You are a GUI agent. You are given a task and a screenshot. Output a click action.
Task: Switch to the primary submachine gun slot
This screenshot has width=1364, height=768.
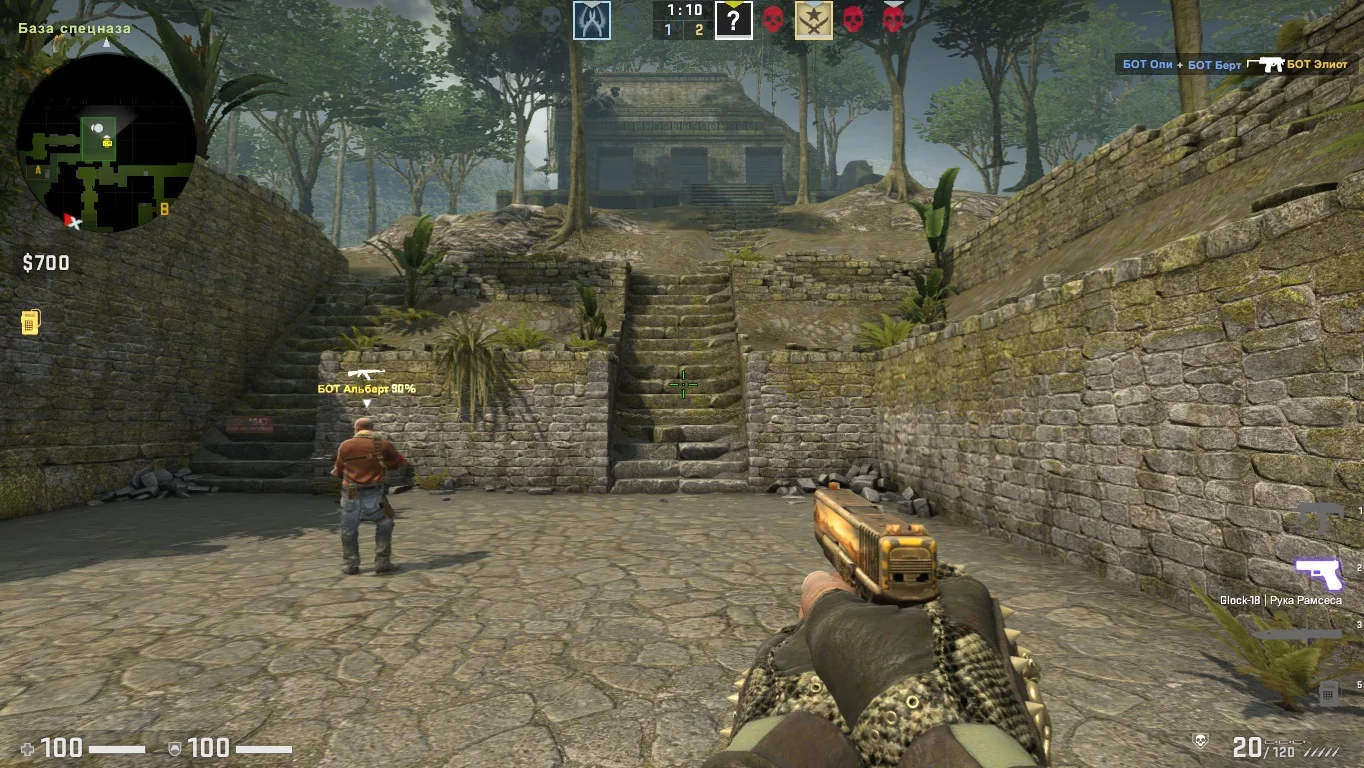tap(1320, 516)
